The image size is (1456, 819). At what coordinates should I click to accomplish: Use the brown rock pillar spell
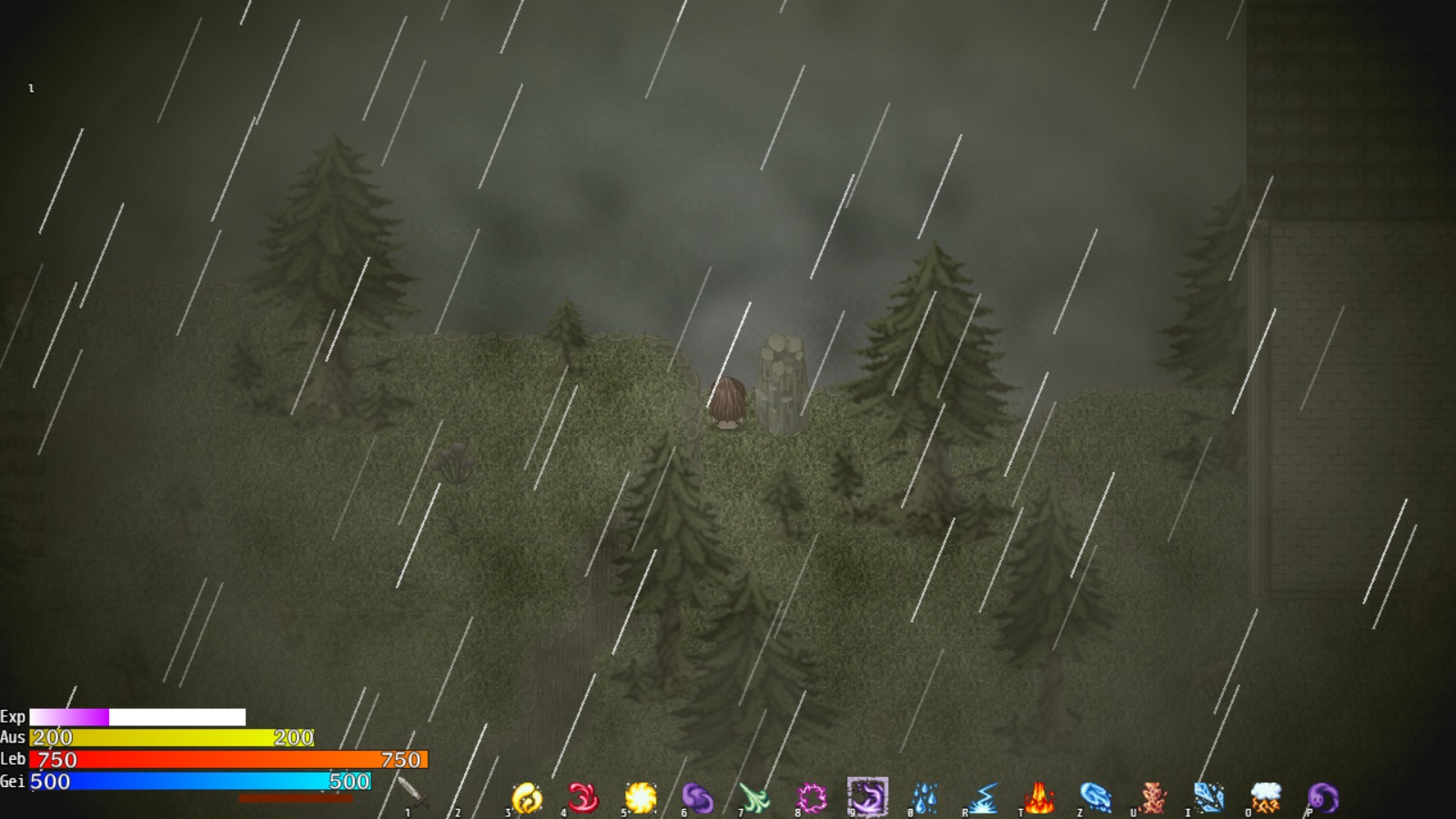tap(1152, 798)
